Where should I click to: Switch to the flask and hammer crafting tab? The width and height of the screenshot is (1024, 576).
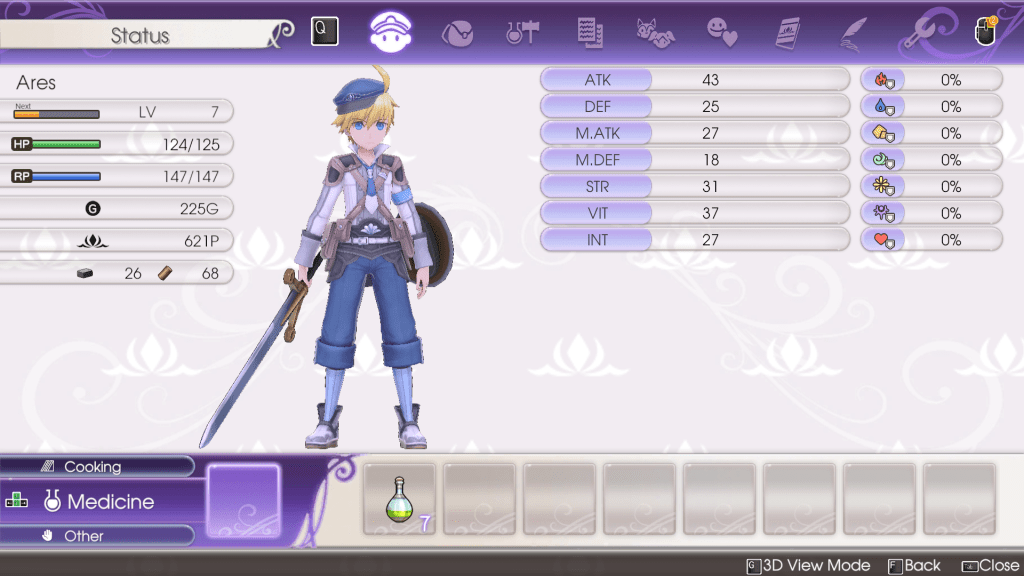click(x=522, y=32)
